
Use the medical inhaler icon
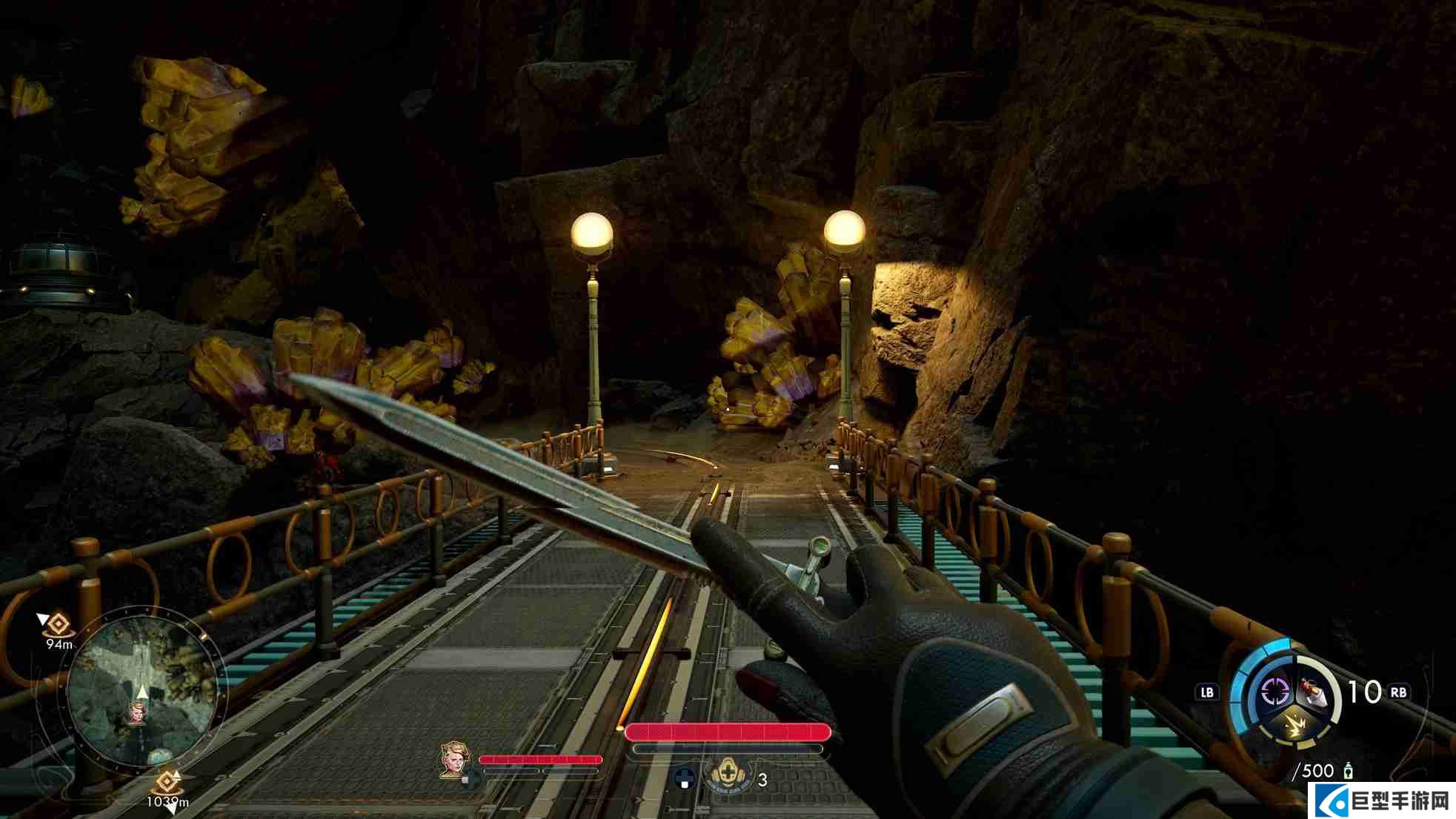(728, 775)
